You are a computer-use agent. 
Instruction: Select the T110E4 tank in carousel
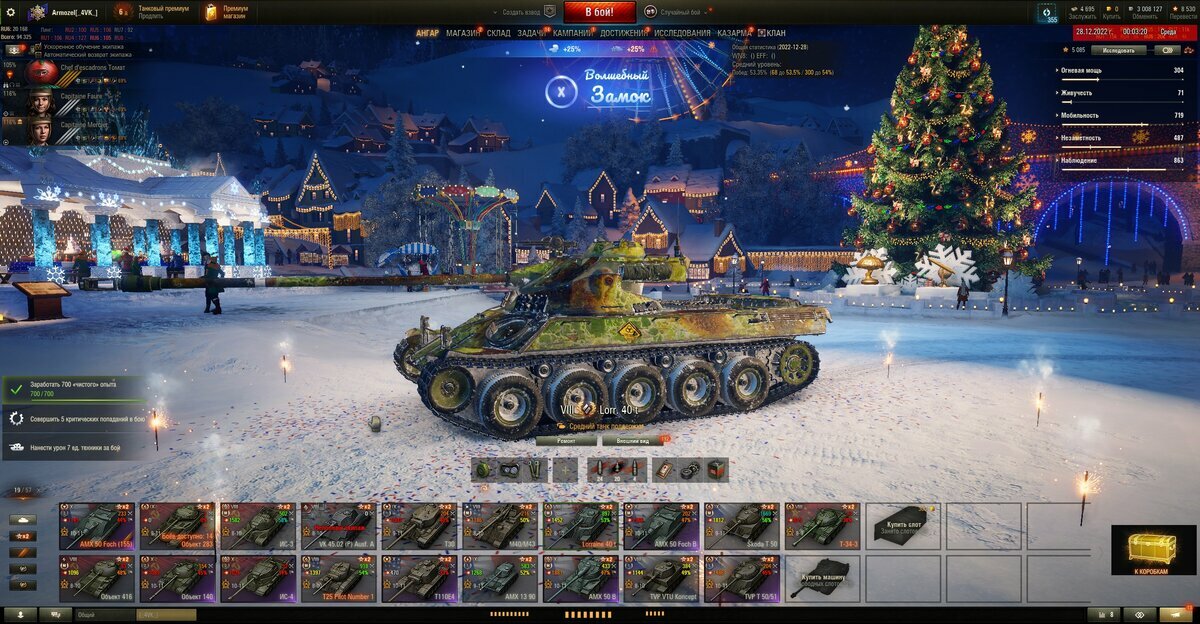coord(420,580)
